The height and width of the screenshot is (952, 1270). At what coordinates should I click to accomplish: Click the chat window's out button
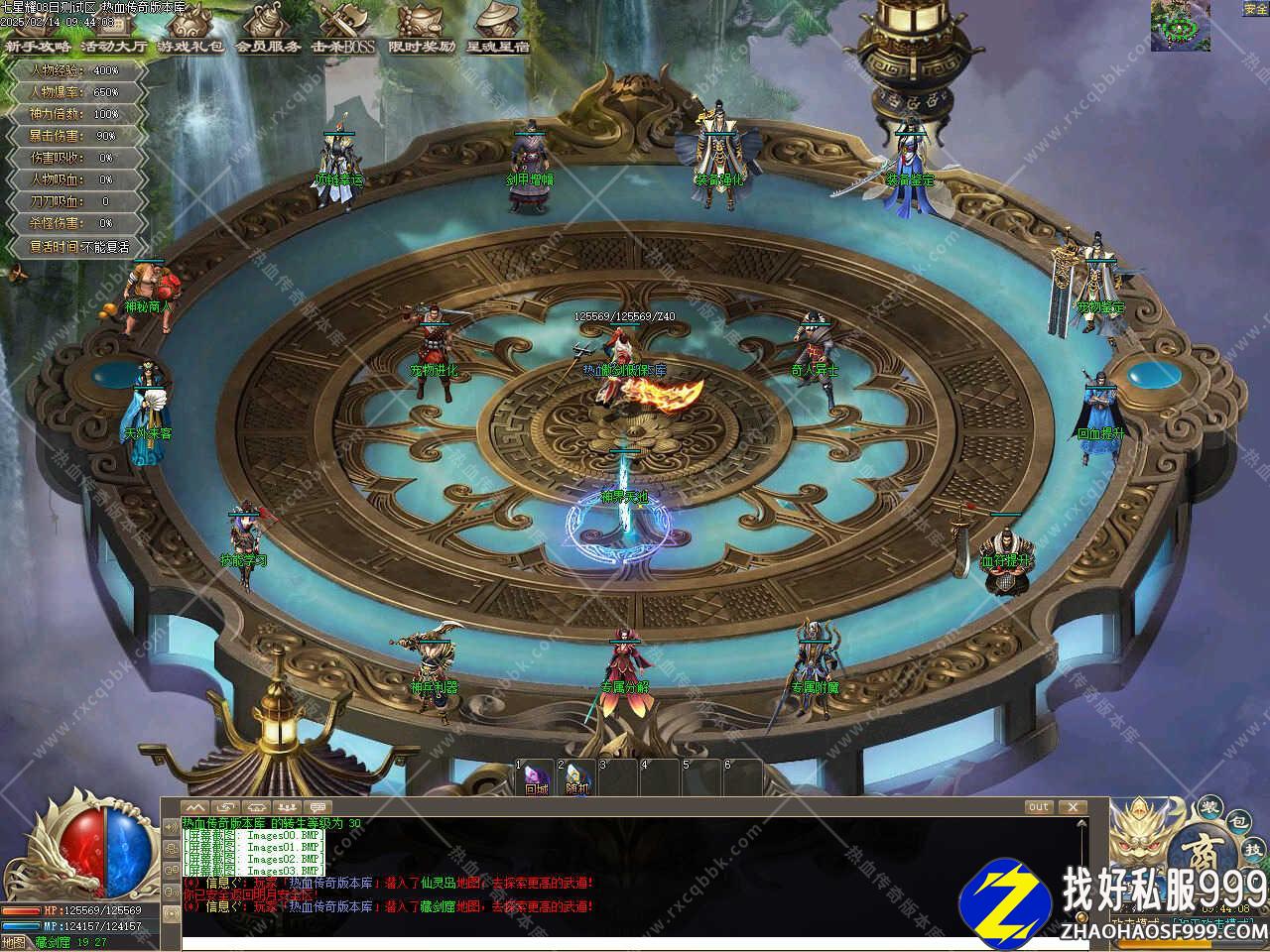point(1038,807)
